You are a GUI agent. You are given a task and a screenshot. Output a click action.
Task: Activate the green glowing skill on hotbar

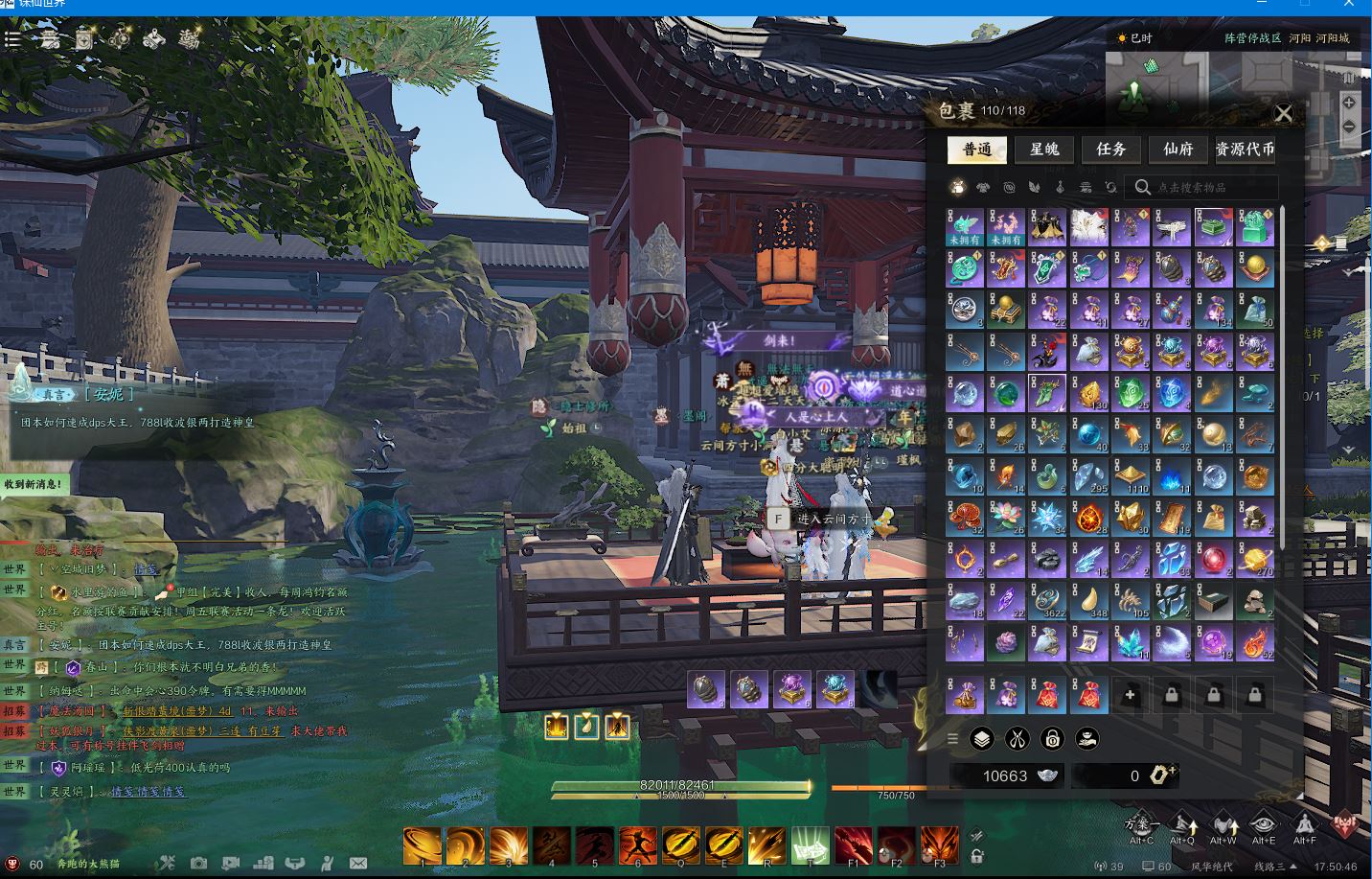click(x=810, y=846)
